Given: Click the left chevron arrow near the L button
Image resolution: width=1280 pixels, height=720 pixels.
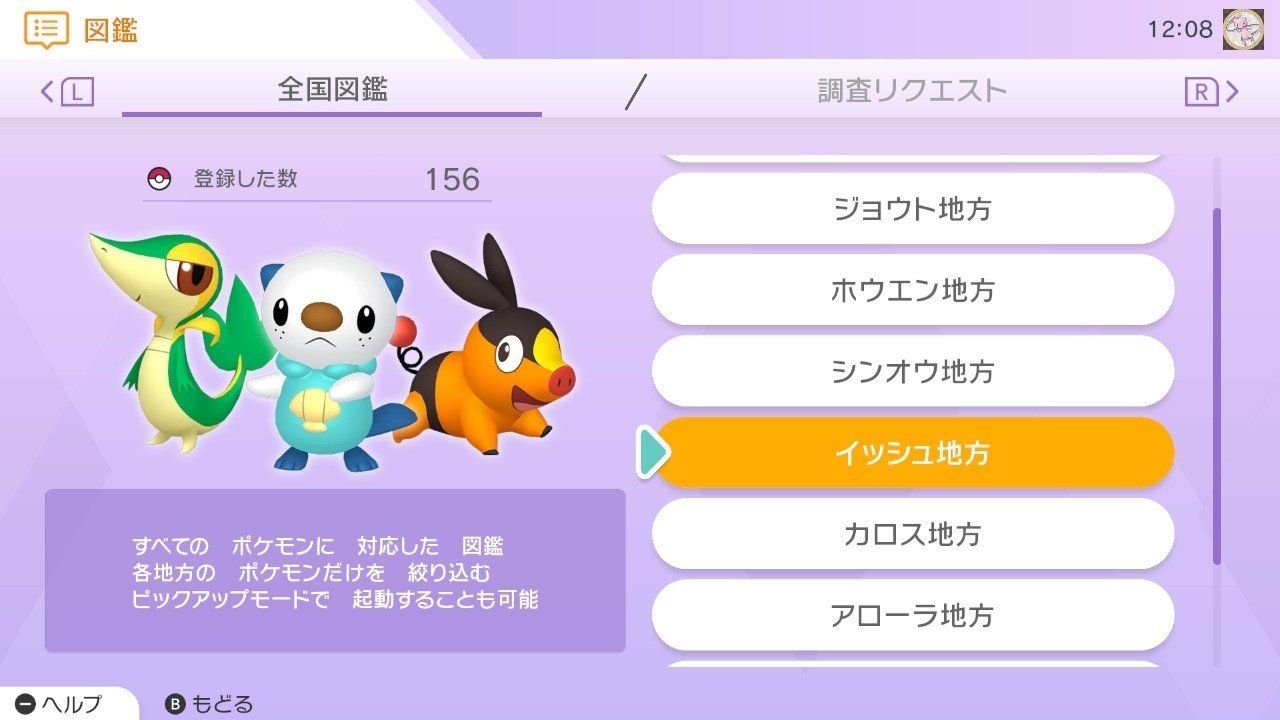Looking at the screenshot, I should coord(47,91).
